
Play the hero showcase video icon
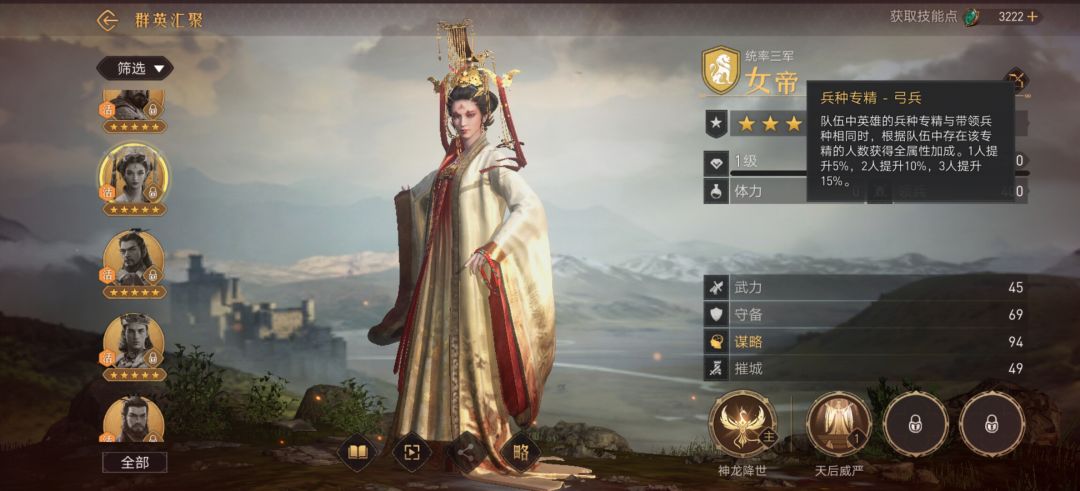(x=412, y=453)
